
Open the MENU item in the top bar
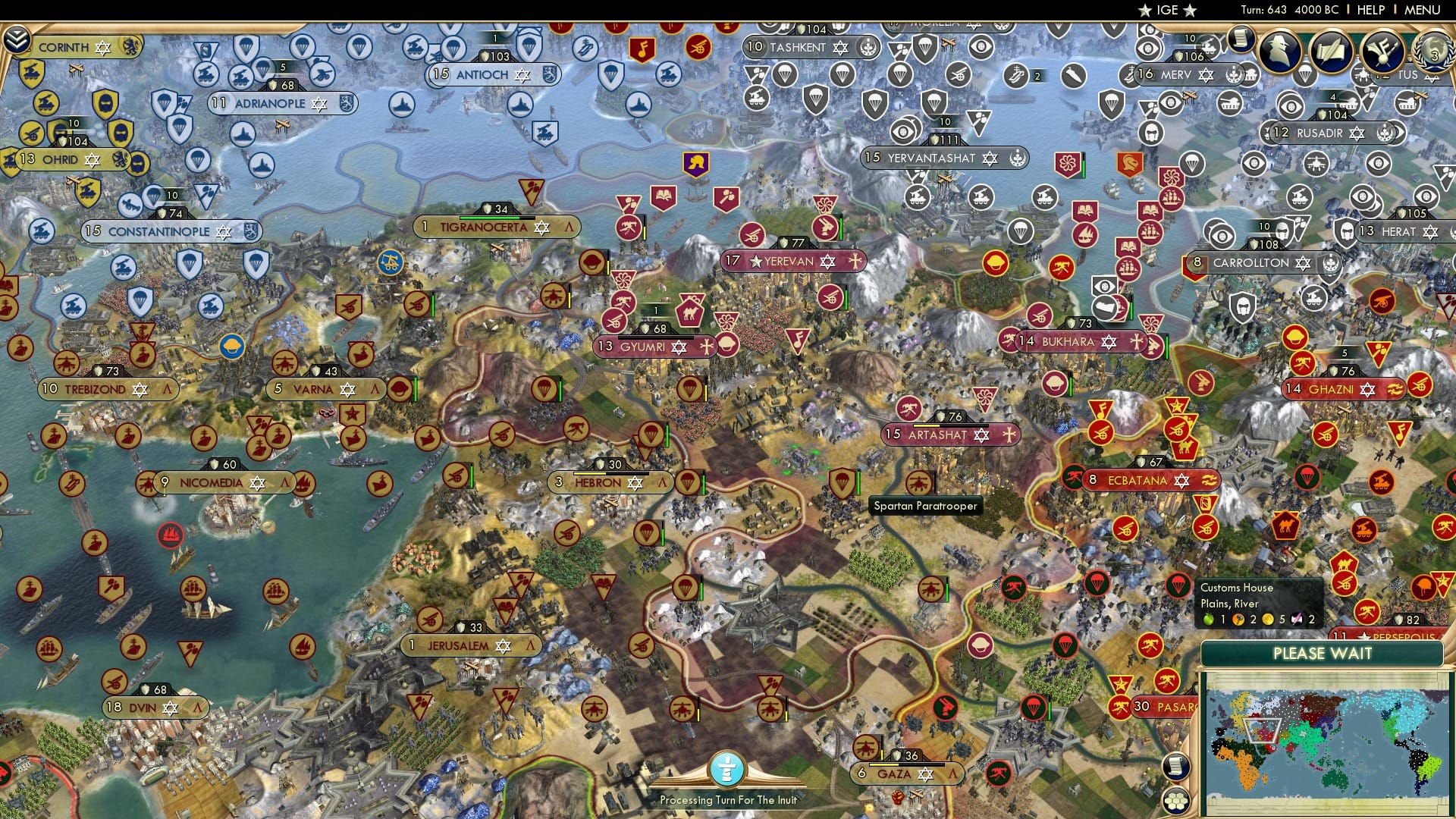click(x=1424, y=9)
